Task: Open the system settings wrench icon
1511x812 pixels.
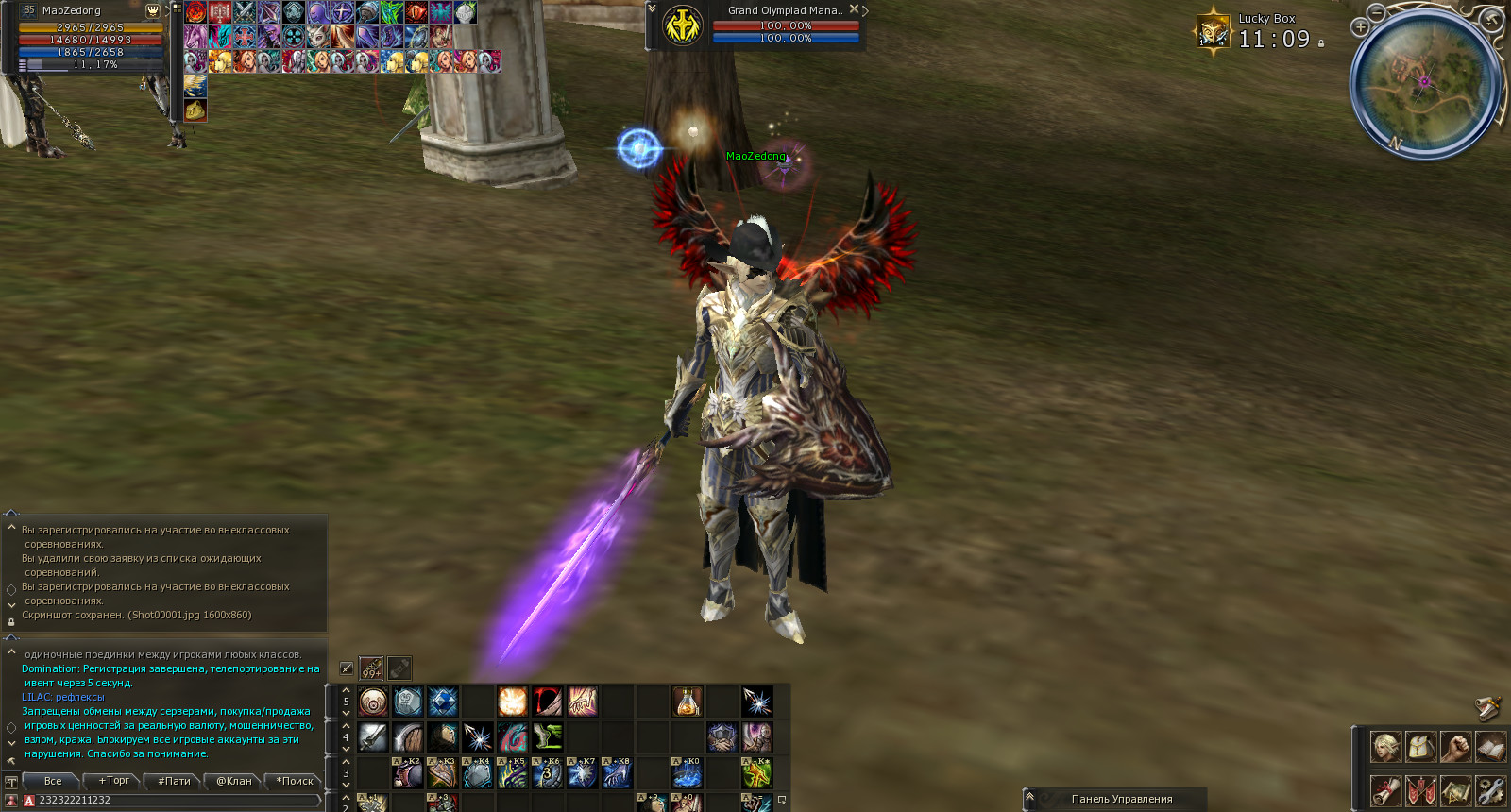Action: 1490,789
